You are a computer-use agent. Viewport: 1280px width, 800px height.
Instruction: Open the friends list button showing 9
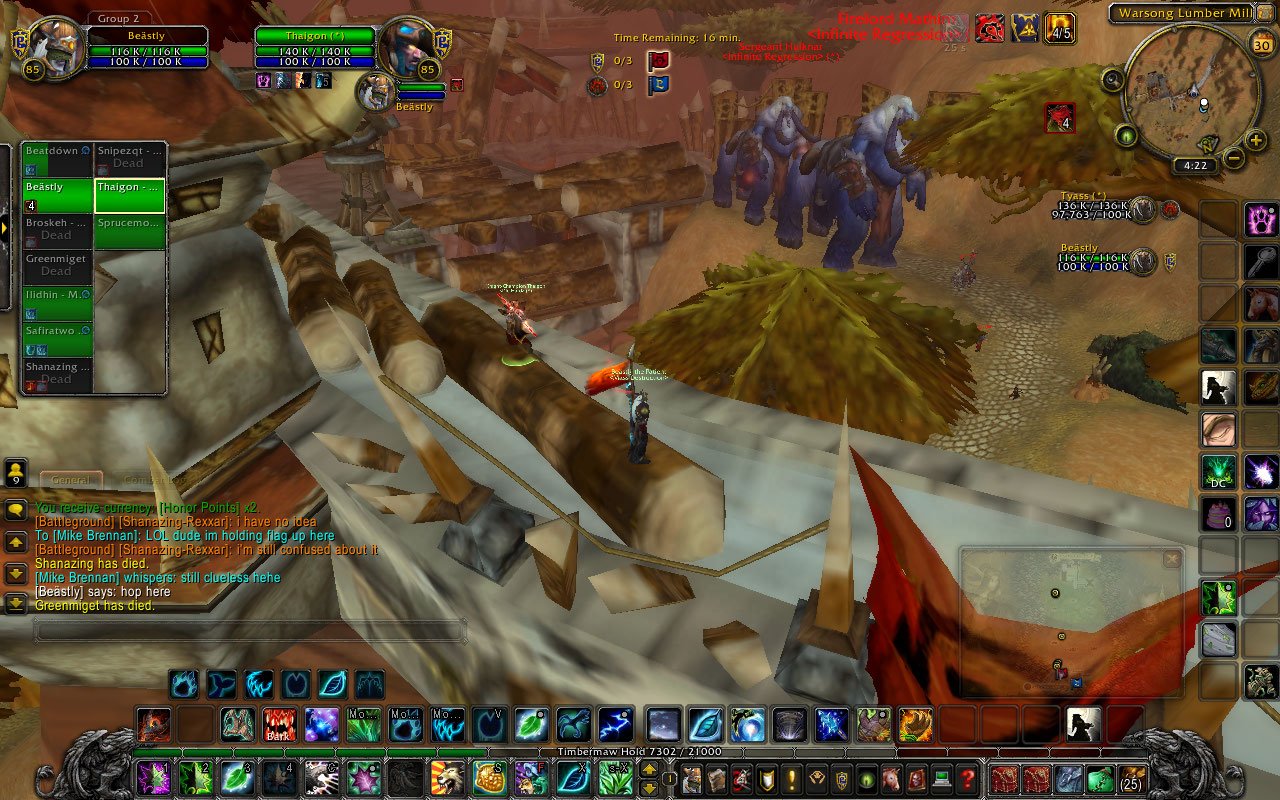click(x=16, y=473)
